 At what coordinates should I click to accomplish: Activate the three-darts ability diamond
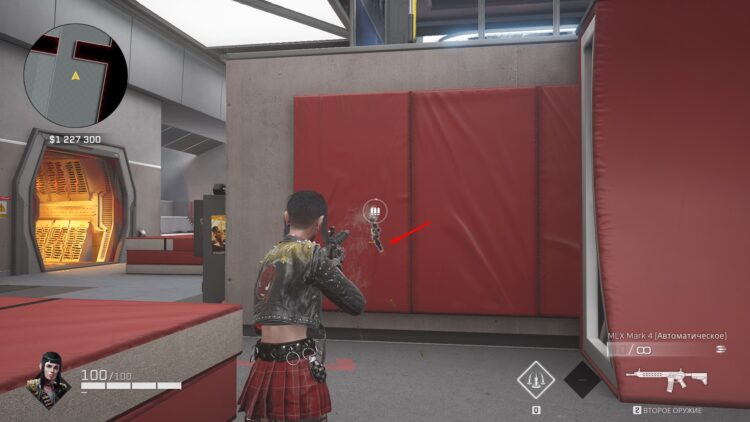click(x=536, y=380)
